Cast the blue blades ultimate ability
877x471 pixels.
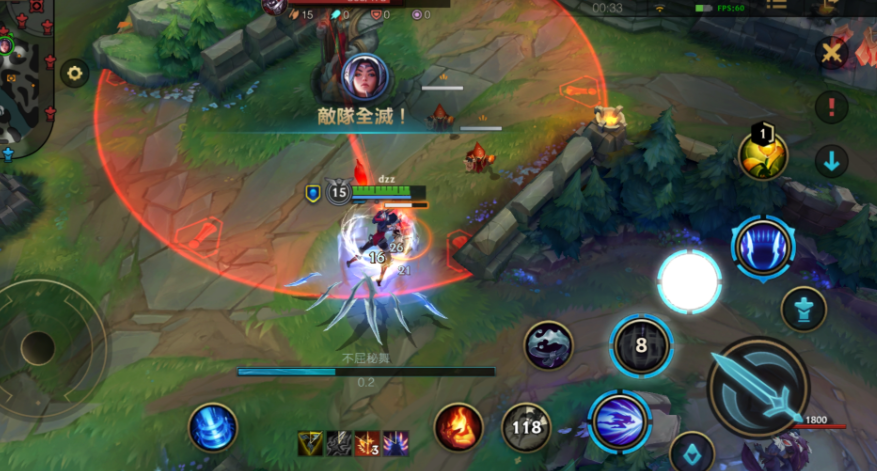763,246
